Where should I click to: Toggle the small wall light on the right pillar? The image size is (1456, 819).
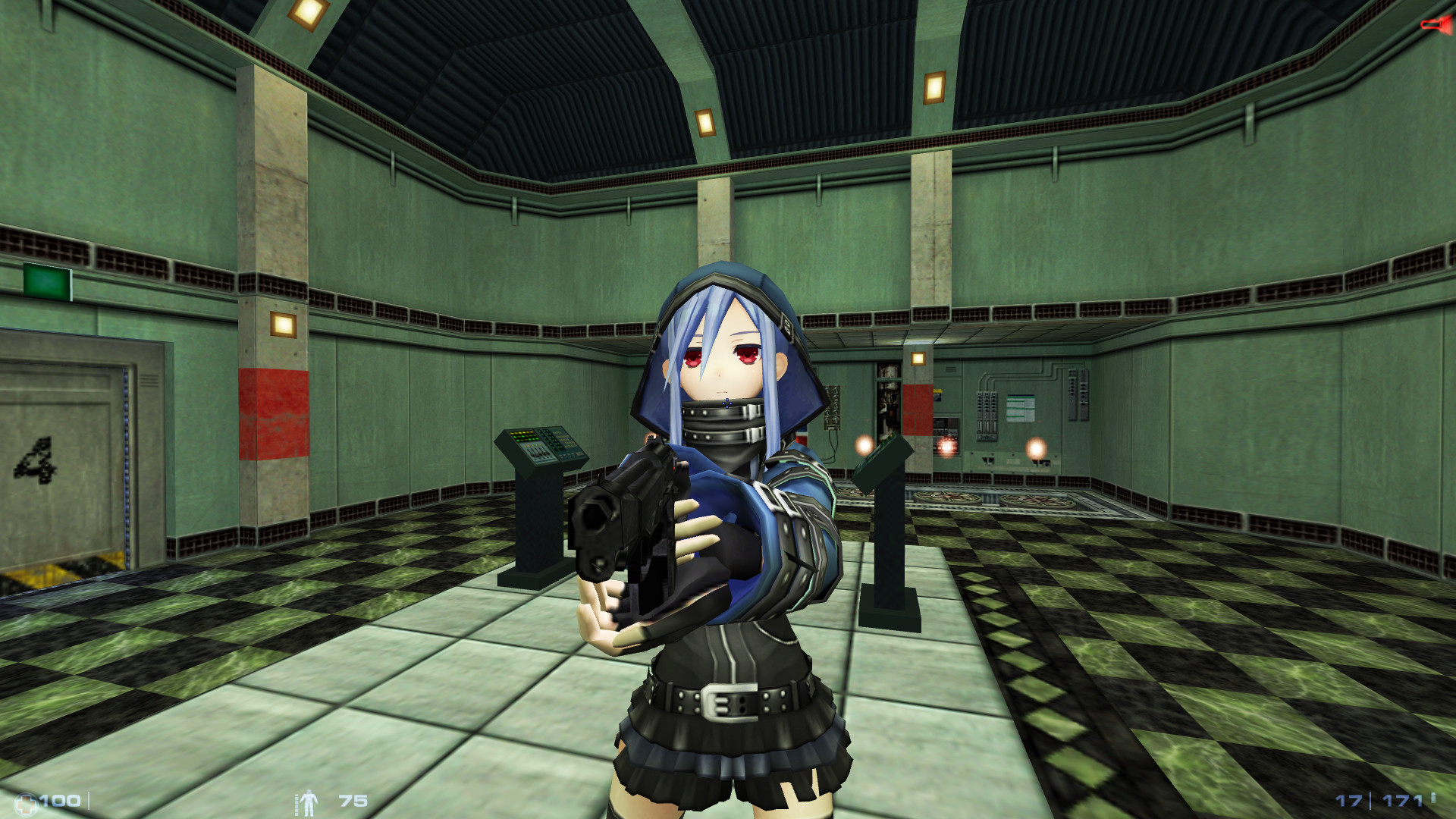tap(918, 359)
